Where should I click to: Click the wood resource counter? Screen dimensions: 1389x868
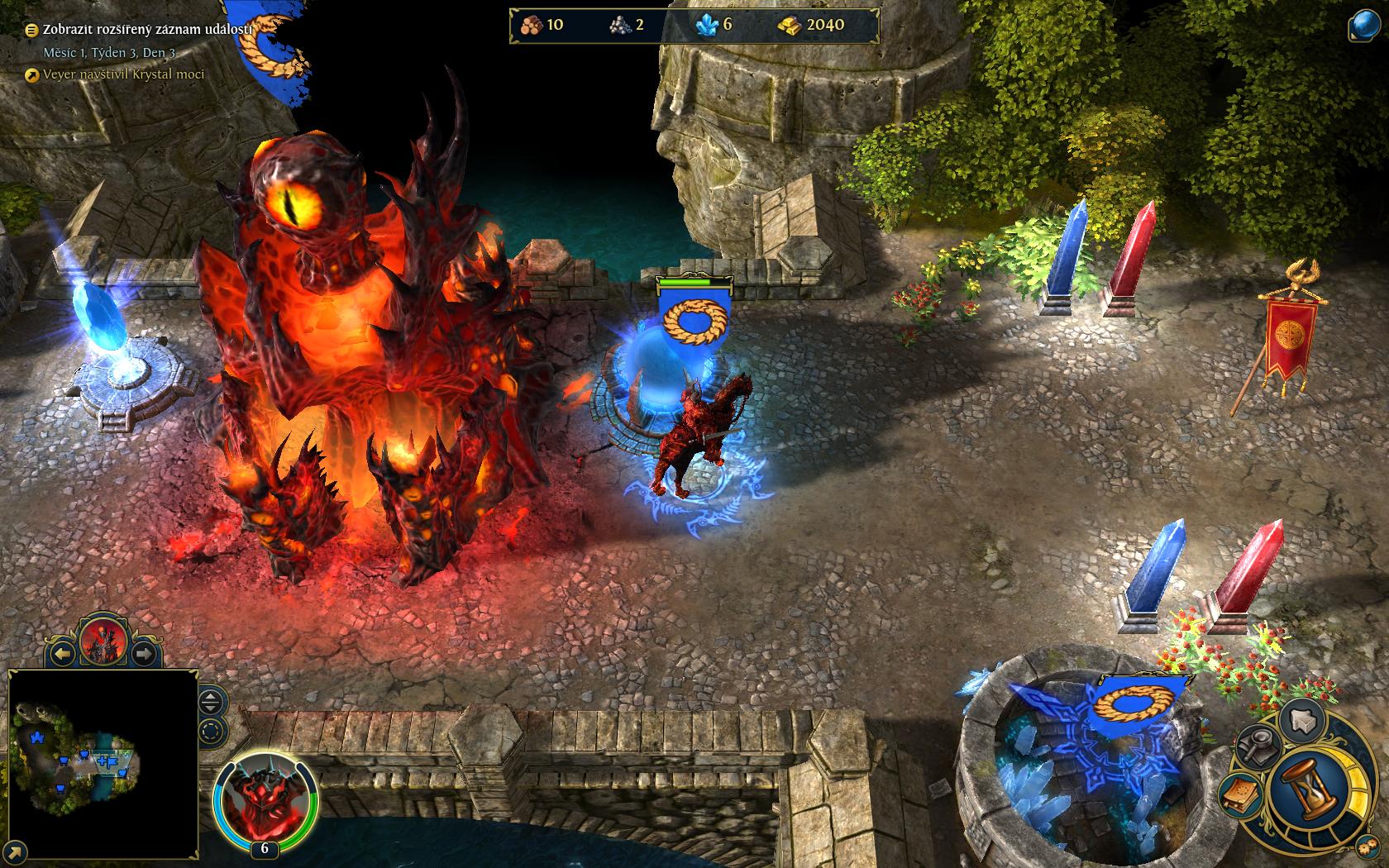point(542,26)
